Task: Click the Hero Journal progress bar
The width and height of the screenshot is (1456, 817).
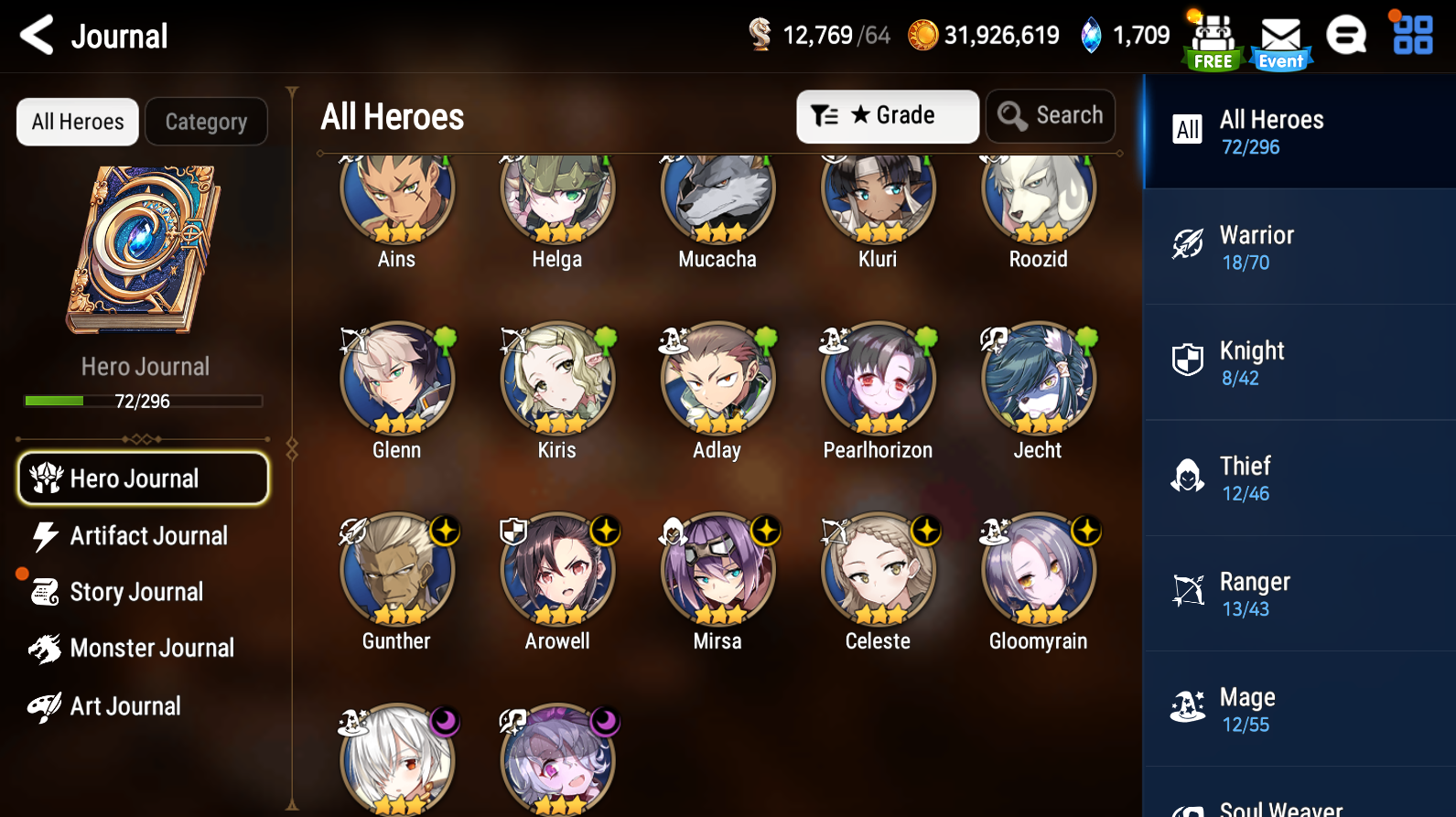Action: tap(142, 401)
